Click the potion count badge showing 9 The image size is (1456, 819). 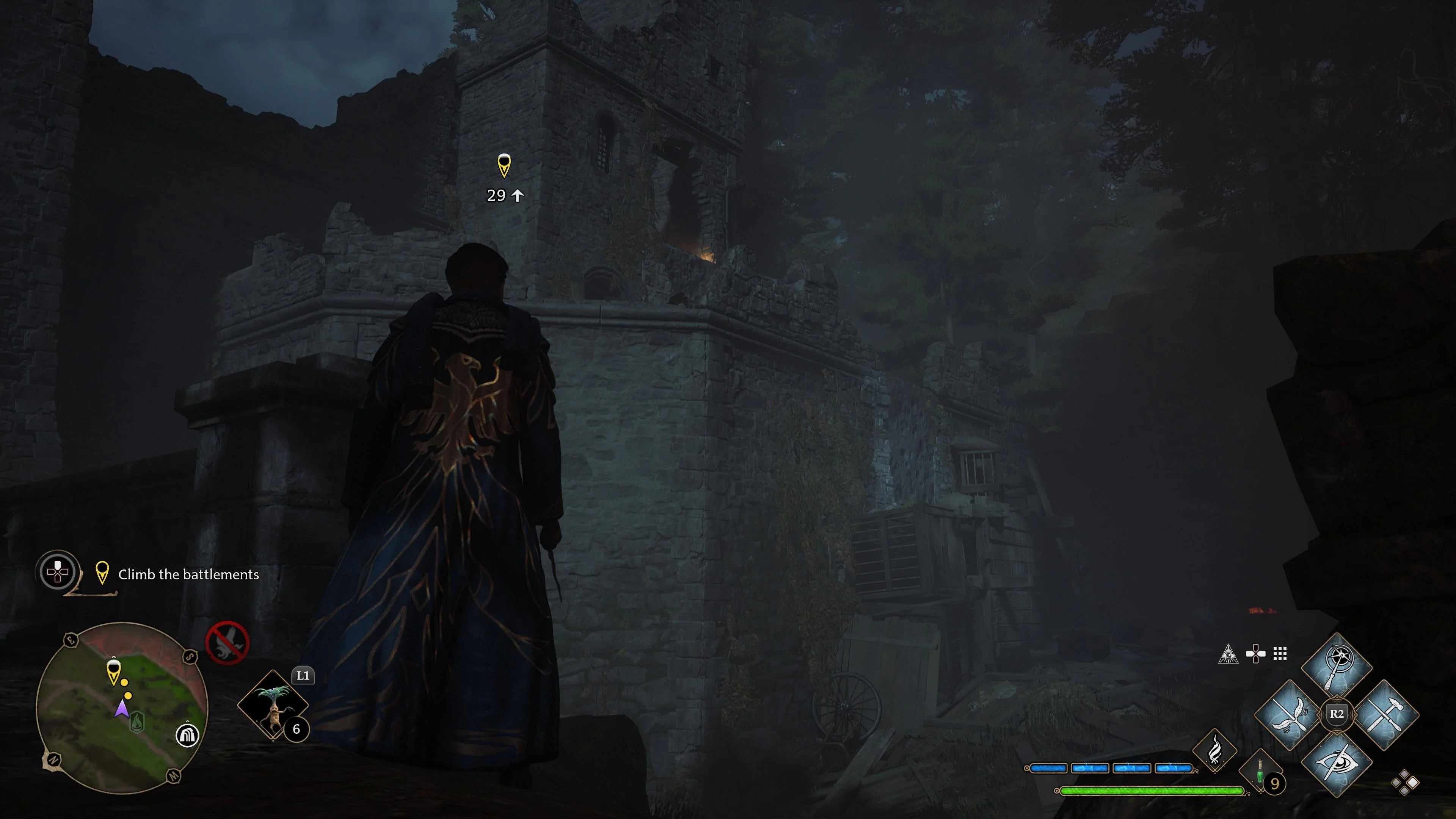(1275, 784)
